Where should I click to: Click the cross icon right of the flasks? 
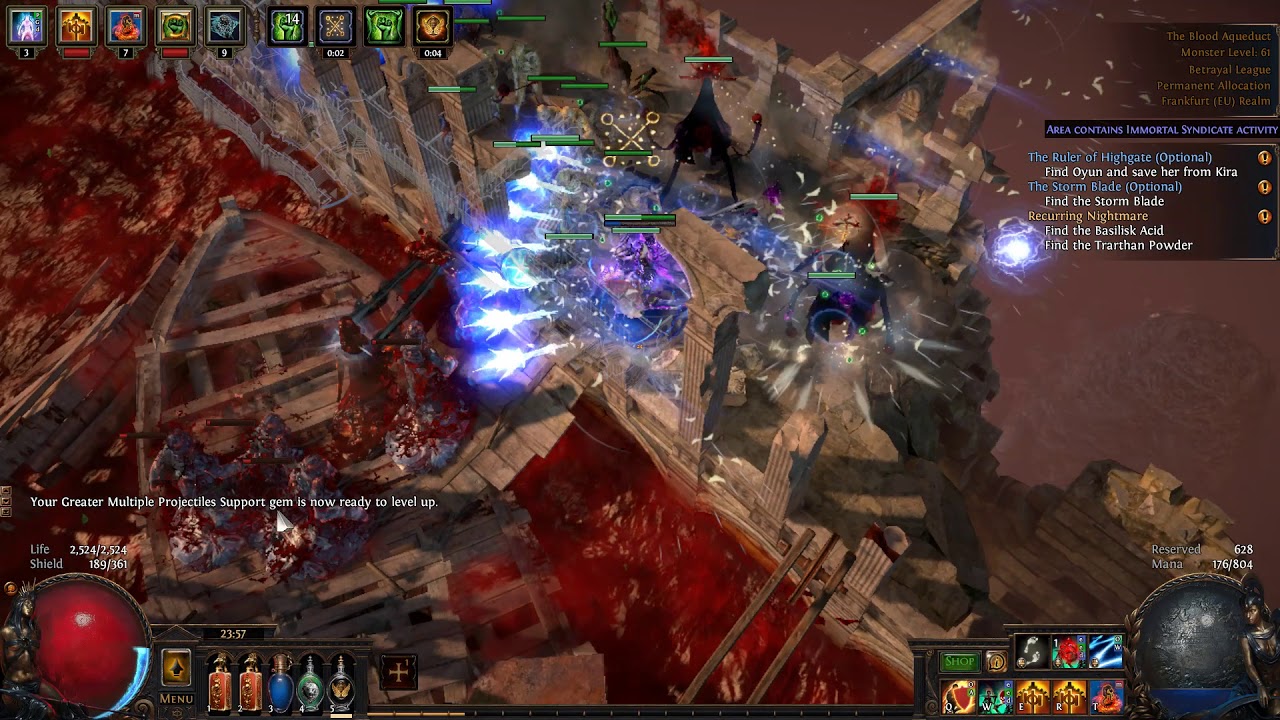(398, 672)
